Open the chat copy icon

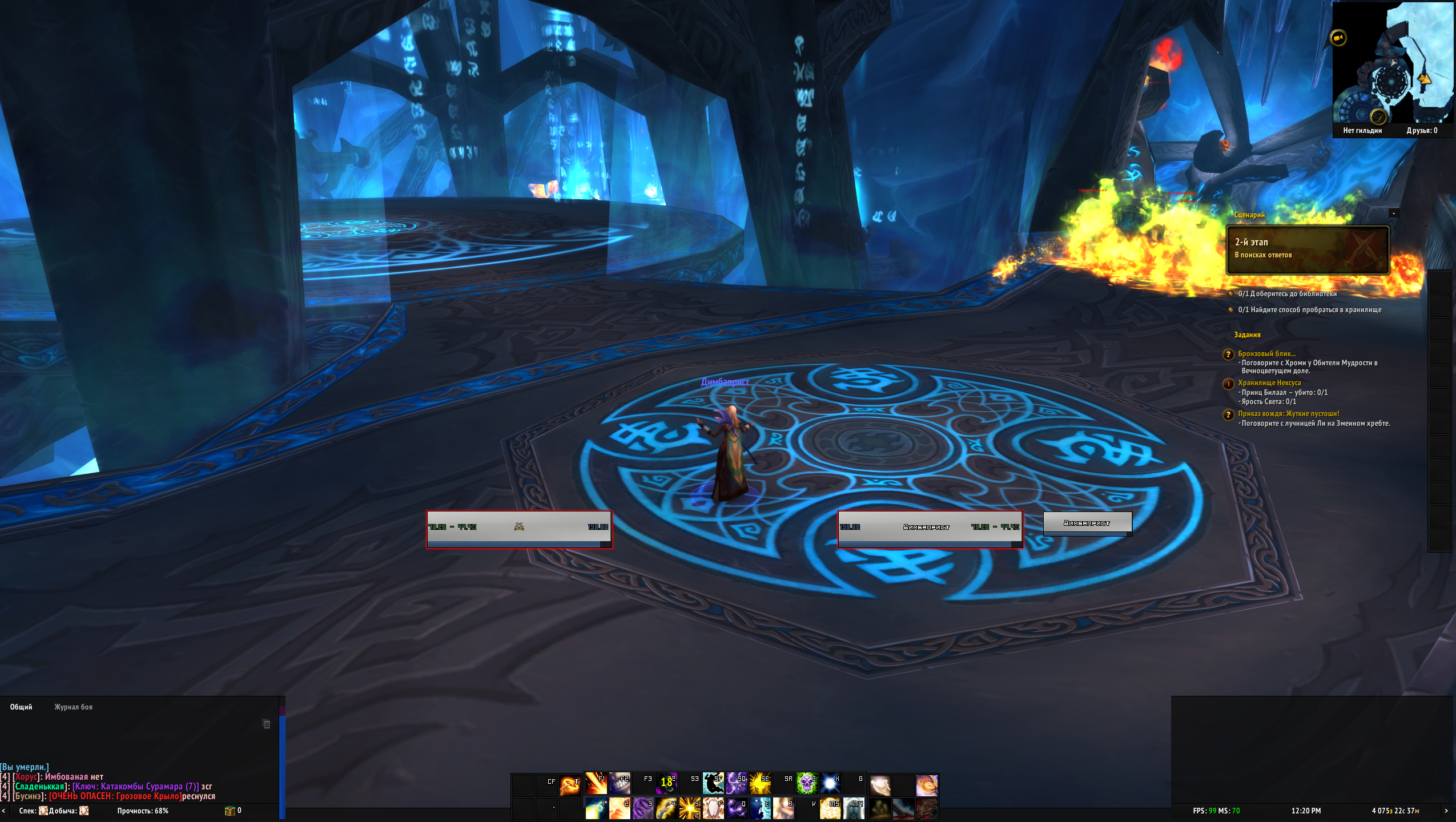point(266,724)
